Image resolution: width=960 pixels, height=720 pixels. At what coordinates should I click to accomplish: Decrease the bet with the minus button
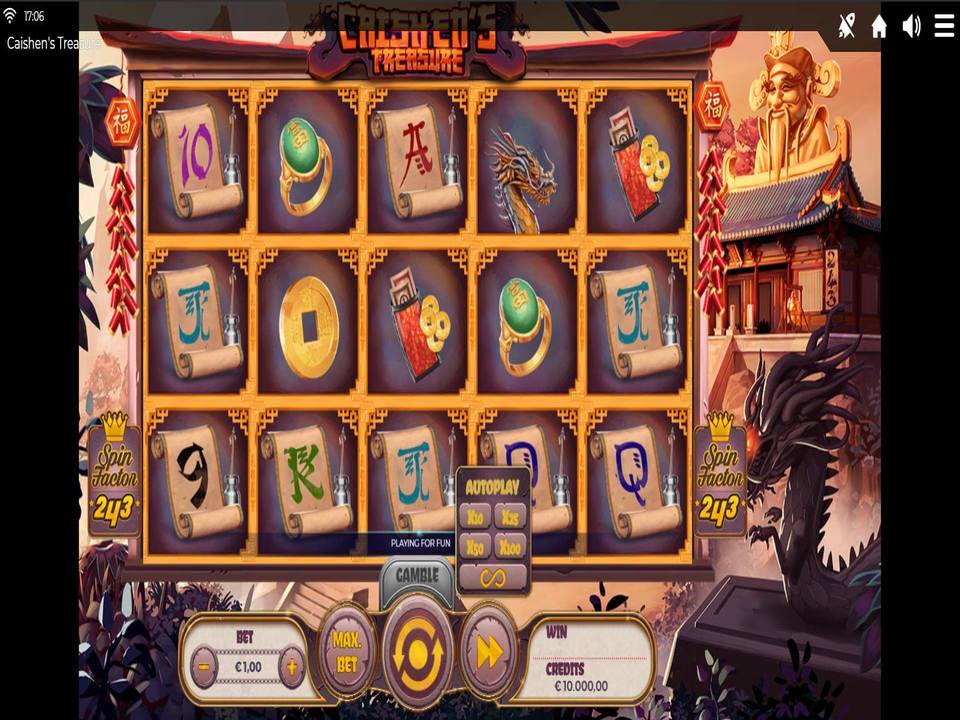204,666
